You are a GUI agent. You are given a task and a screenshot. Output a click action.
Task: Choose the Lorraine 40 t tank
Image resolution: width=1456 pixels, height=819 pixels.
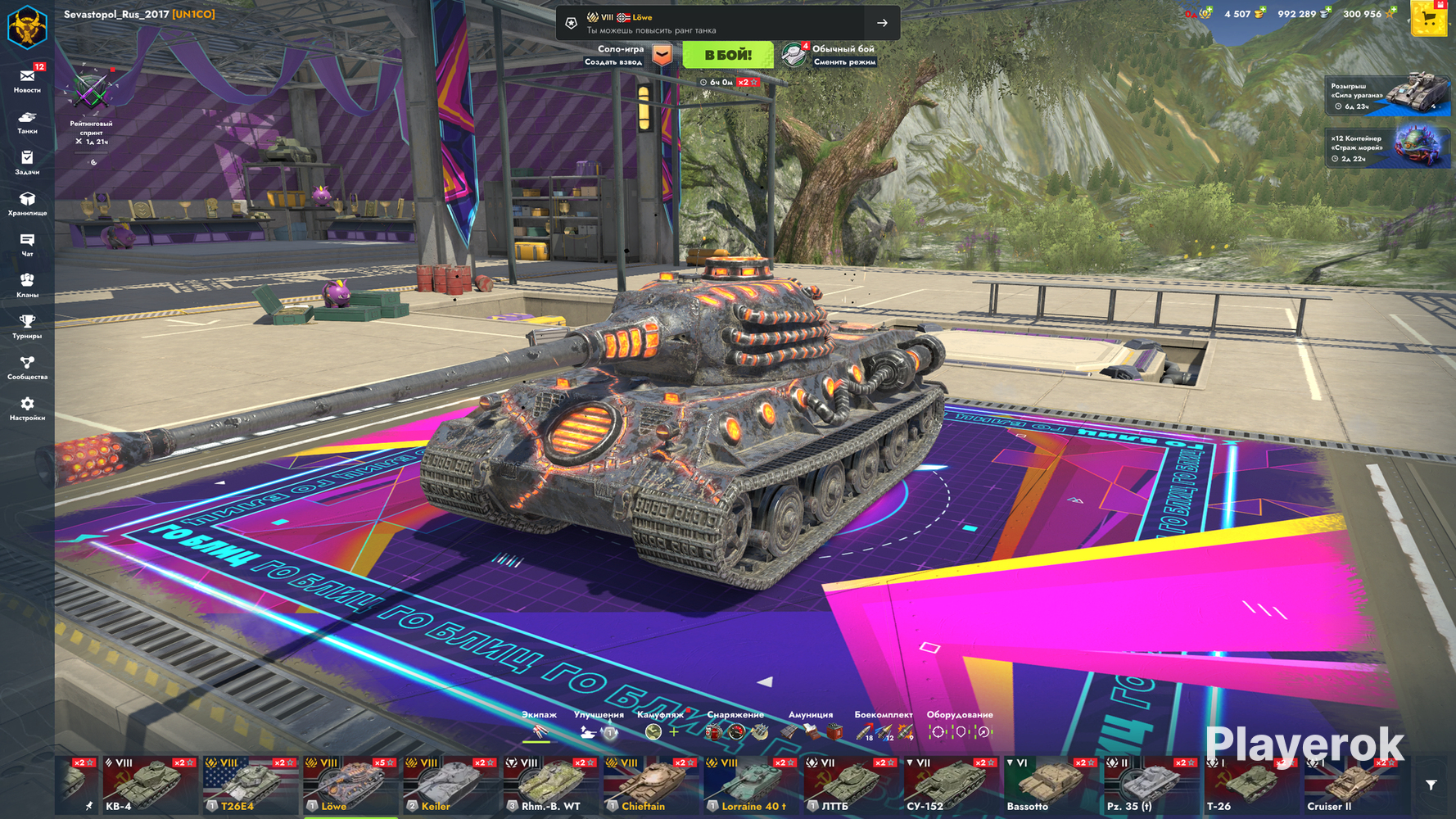pos(752,785)
